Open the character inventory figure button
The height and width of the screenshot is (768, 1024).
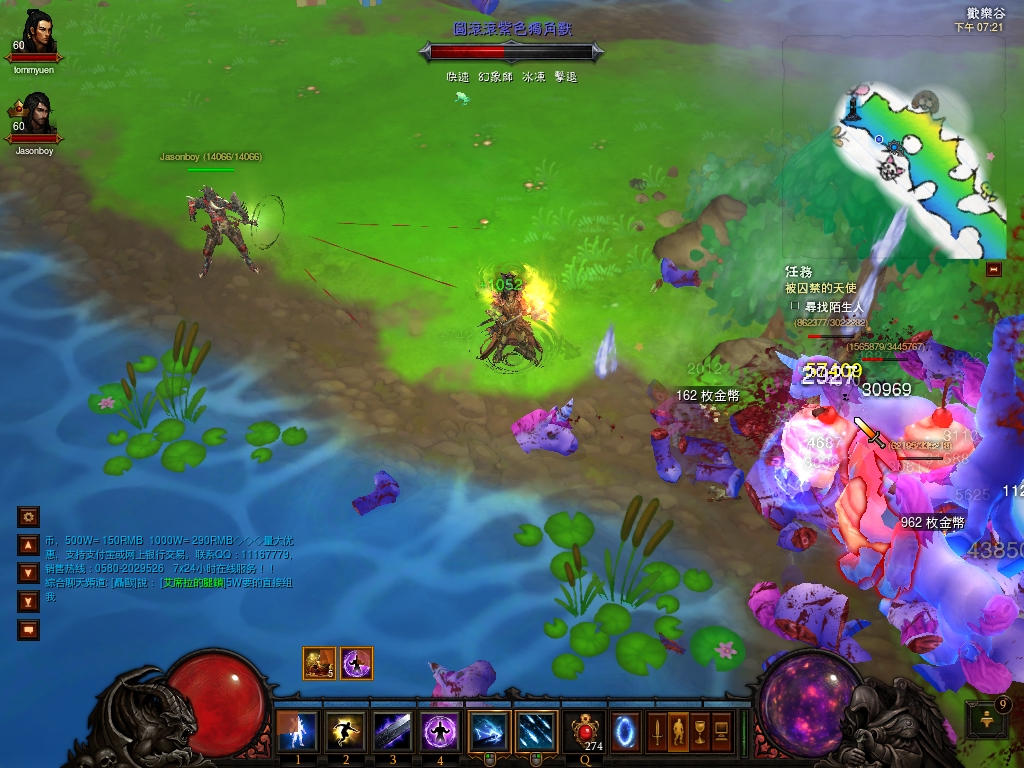point(678,731)
